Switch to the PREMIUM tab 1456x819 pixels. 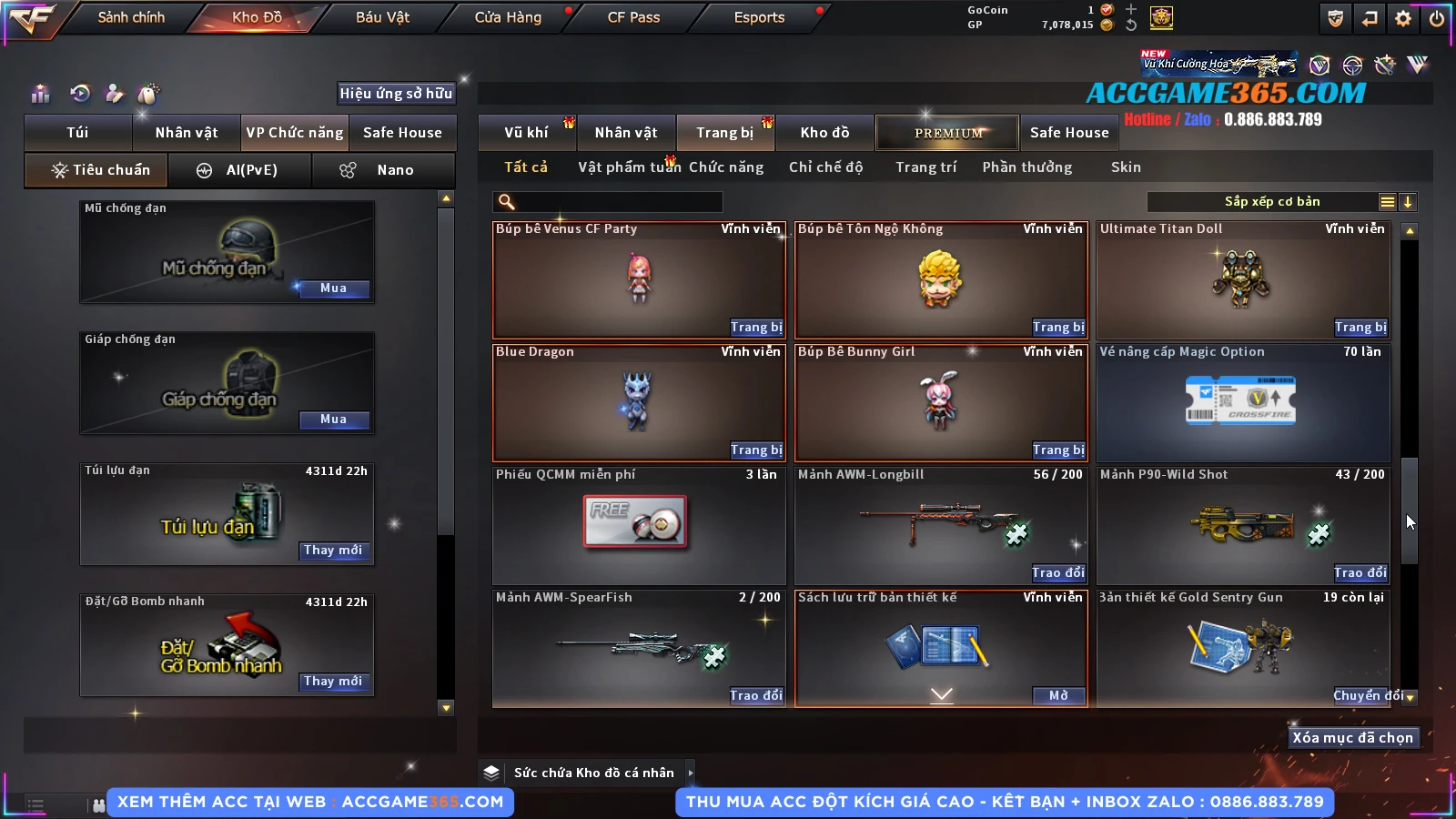(948, 133)
